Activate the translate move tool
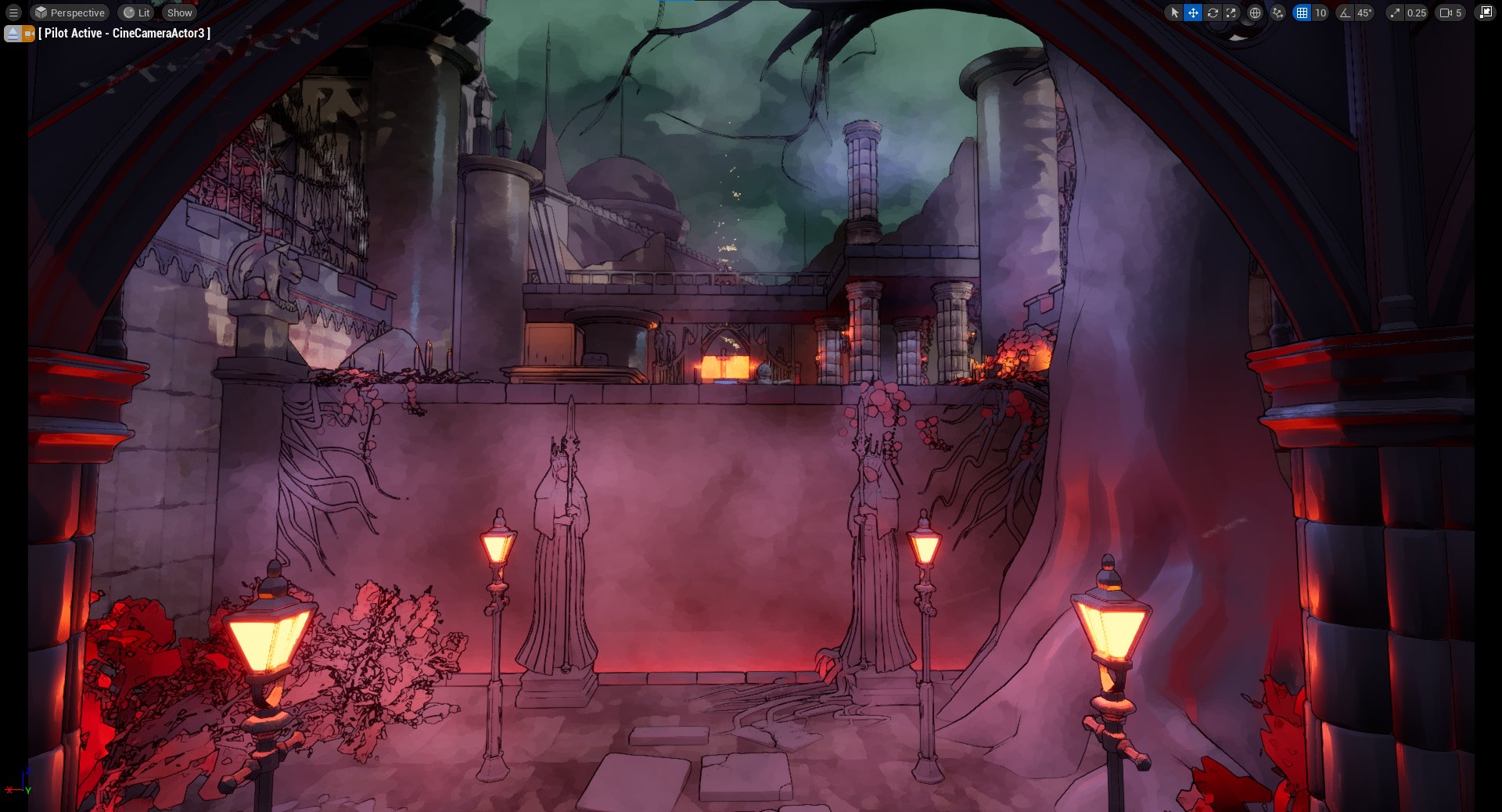Viewport: 1502px width, 812px height. tap(1193, 13)
